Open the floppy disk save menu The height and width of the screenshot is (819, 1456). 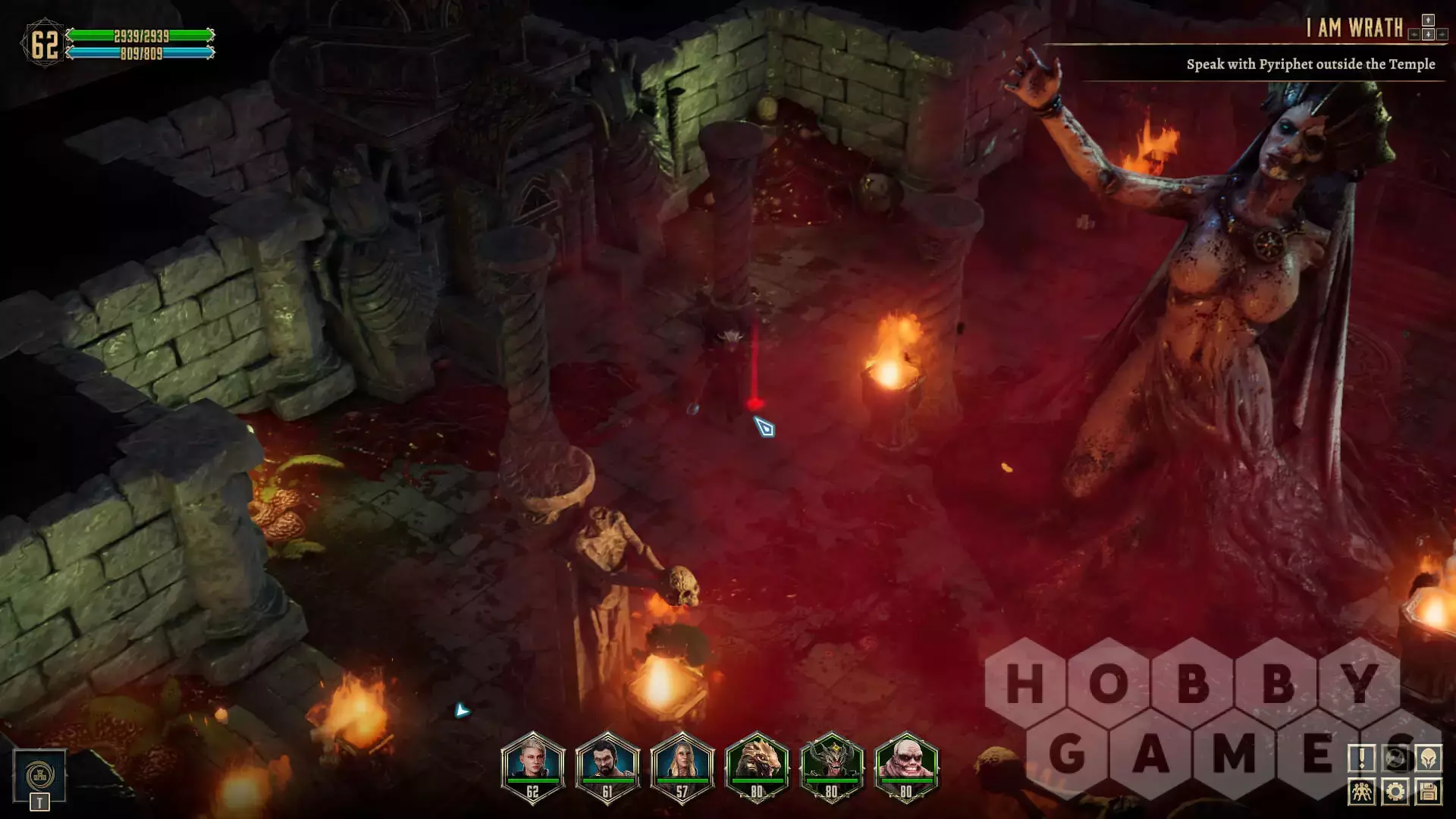(1429, 792)
